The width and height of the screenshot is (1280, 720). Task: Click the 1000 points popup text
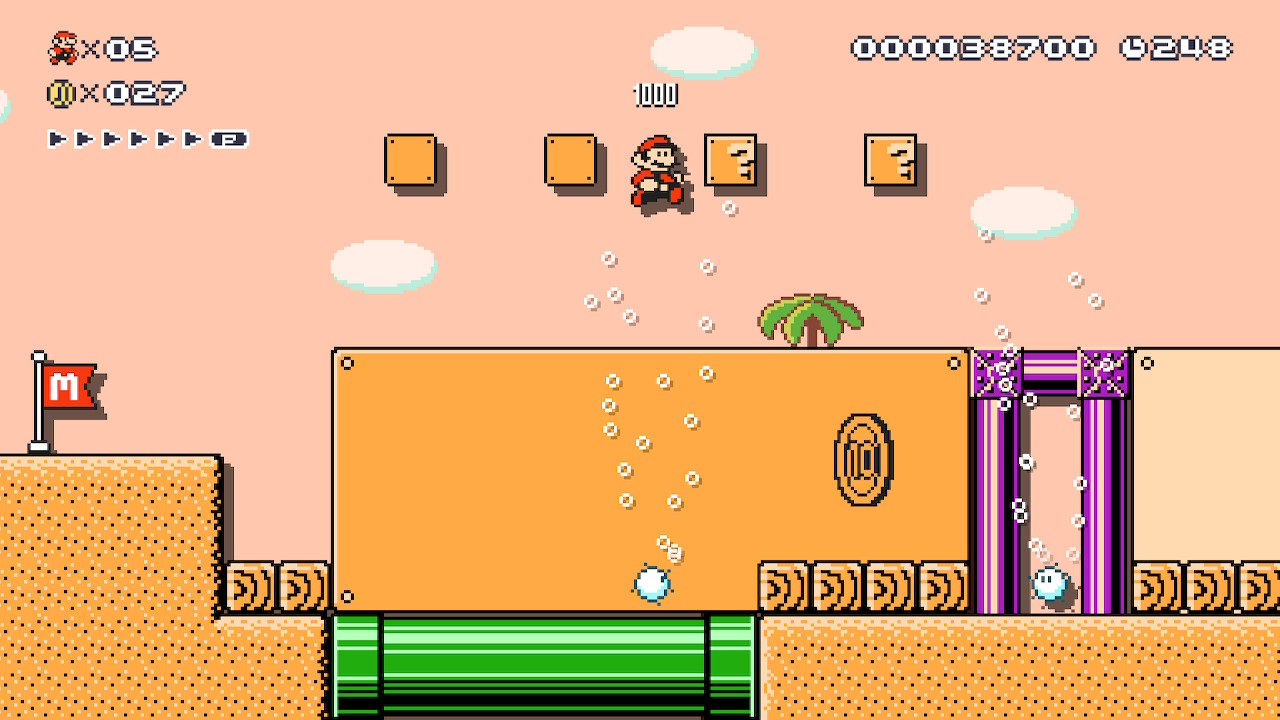tap(655, 96)
